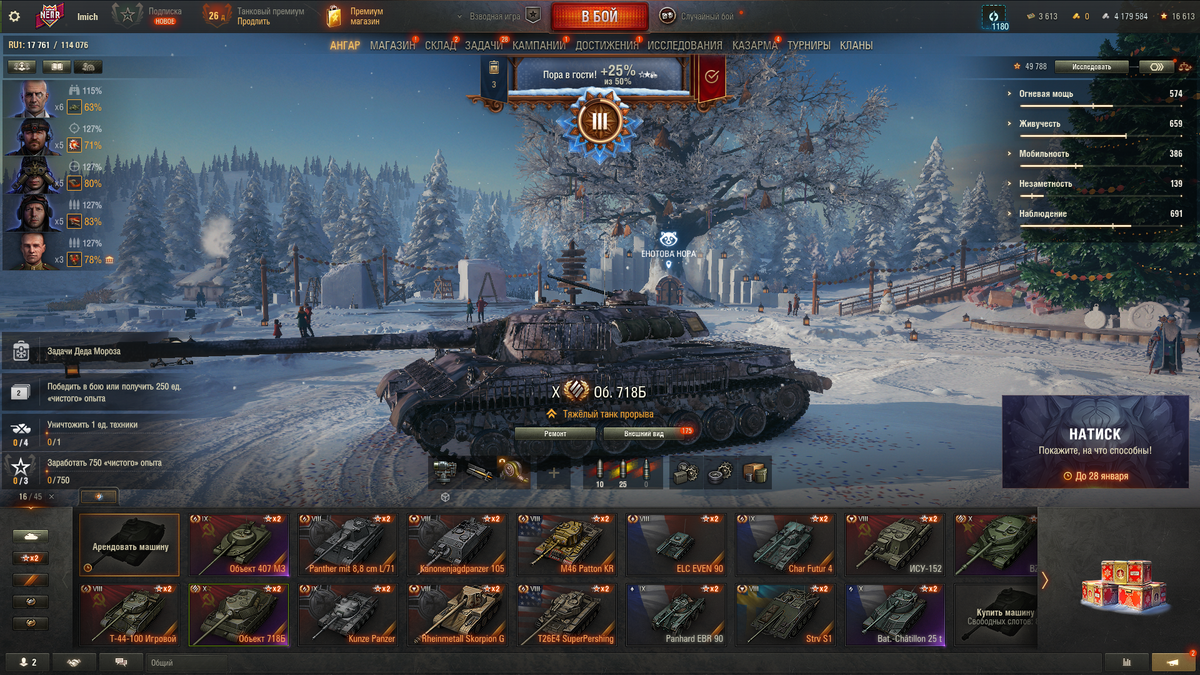Open the НАТИСК event banner
Image resolution: width=1200 pixels, height=675 pixels.
(1094, 442)
